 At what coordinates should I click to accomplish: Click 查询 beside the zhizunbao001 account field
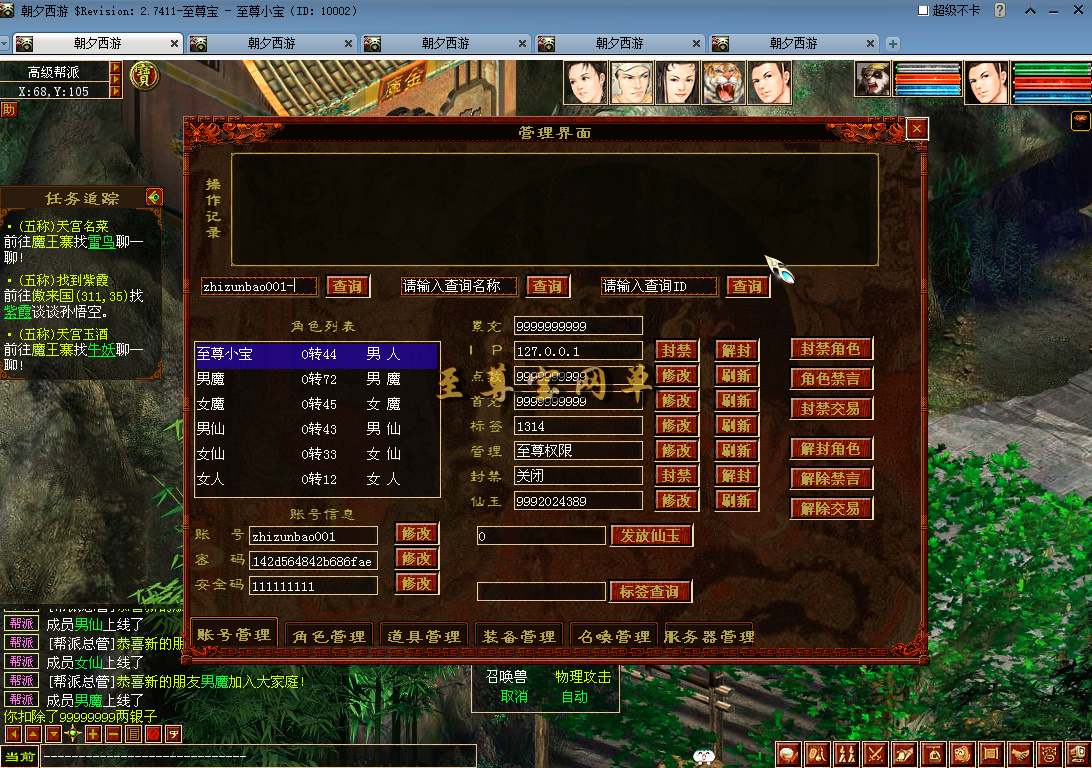click(347, 287)
